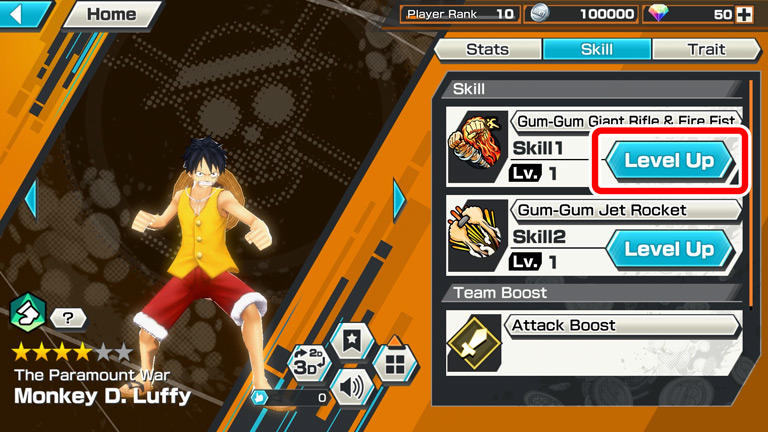Tap the green character class icon
Image resolution: width=768 pixels, height=432 pixels.
coord(25,313)
